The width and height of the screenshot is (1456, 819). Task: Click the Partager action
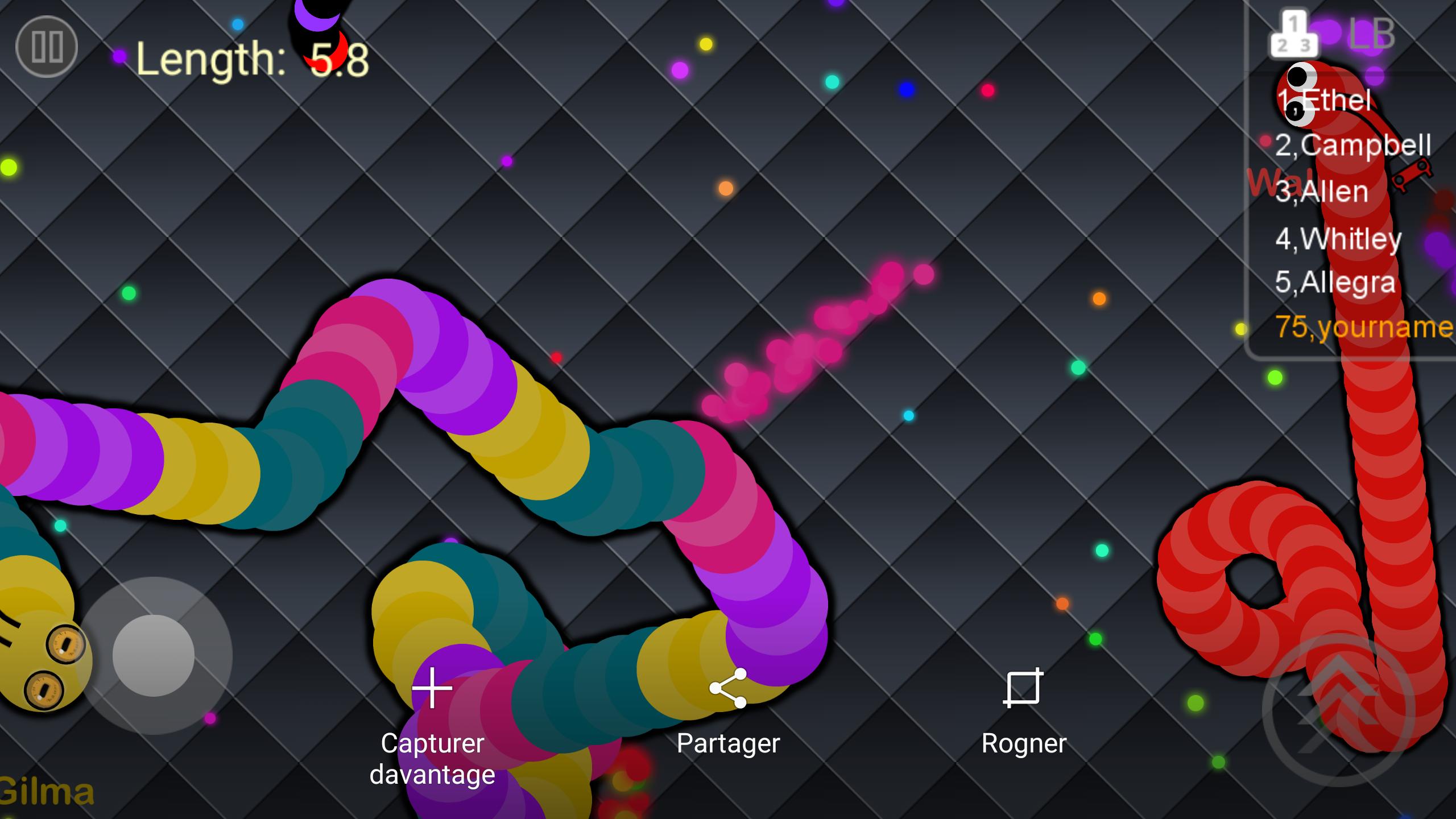pyautogui.click(x=728, y=743)
